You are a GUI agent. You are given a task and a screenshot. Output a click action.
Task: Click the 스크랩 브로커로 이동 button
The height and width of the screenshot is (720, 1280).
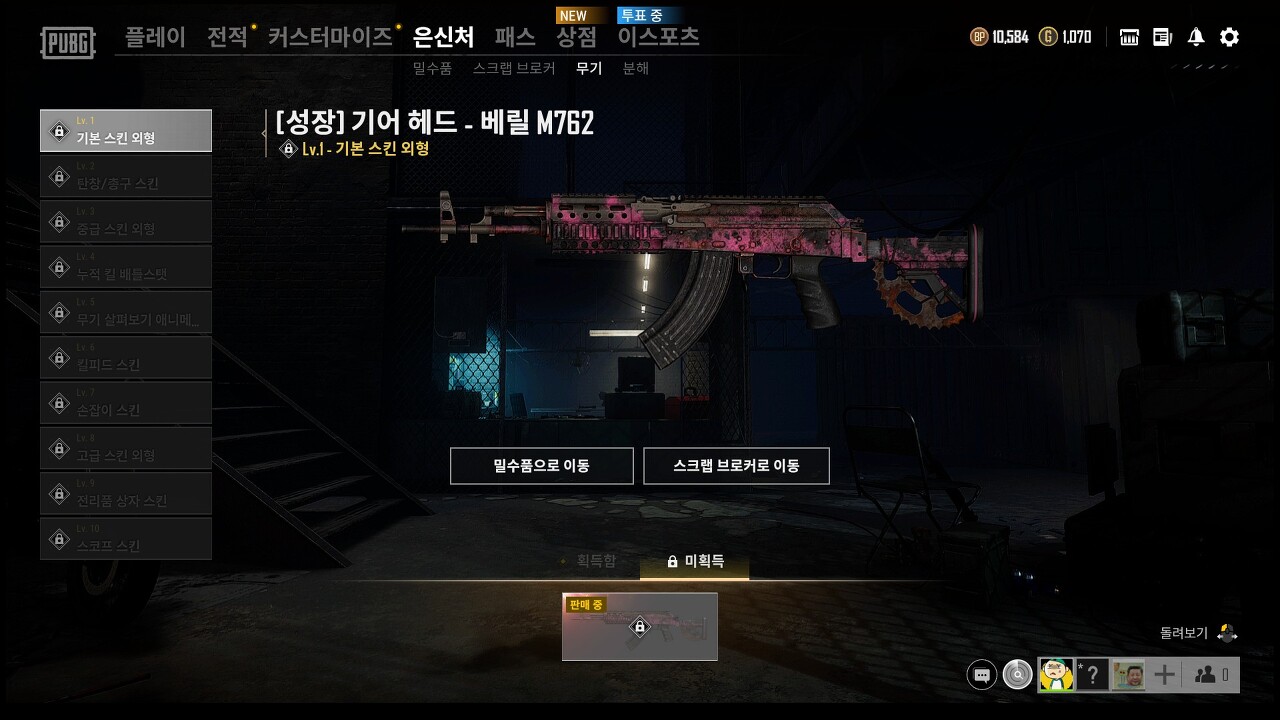[736, 465]
